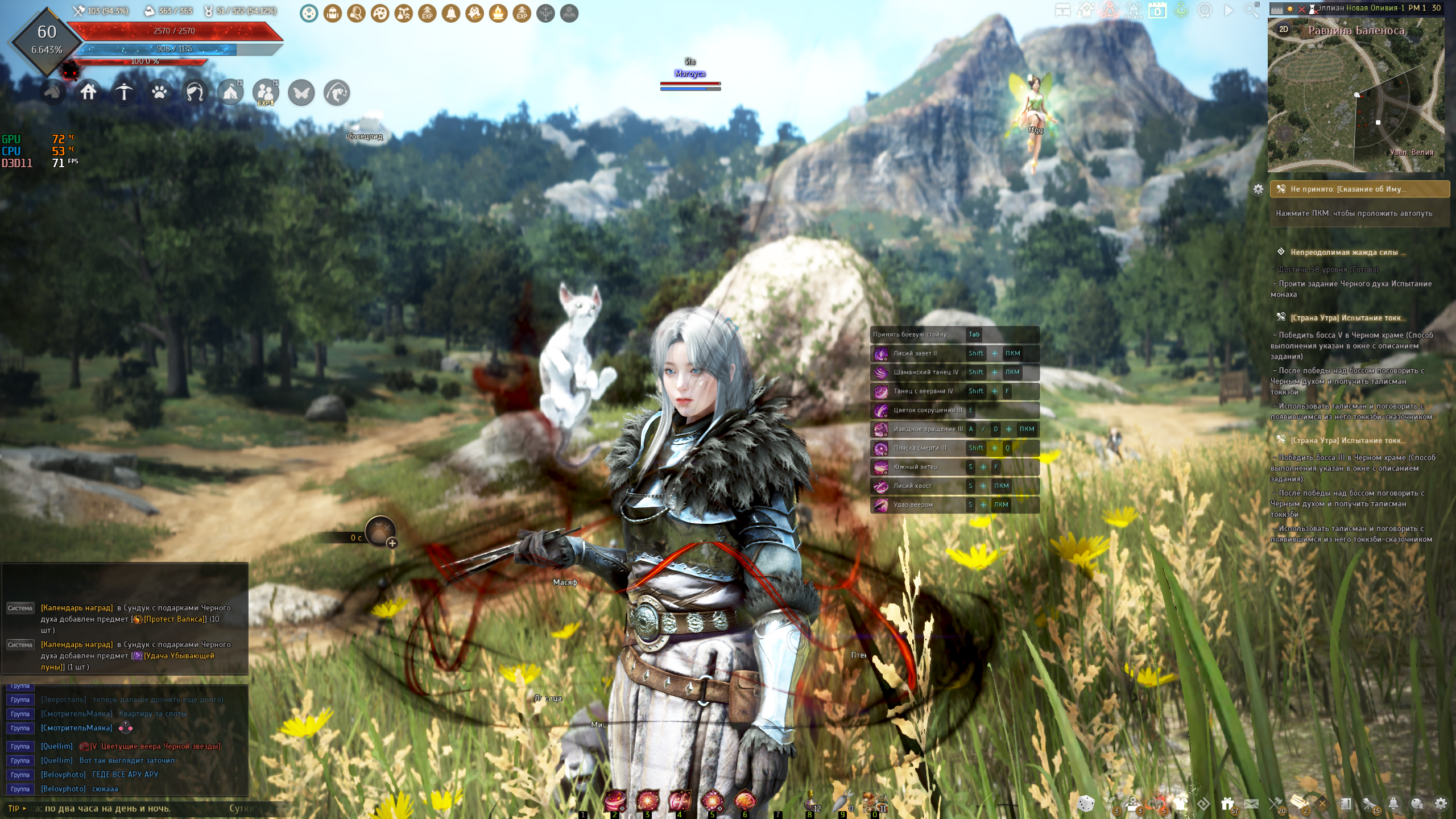Click the Равнина Баленоса minimap
This screenshot has height=819, width=1456.
point(1356,102)
